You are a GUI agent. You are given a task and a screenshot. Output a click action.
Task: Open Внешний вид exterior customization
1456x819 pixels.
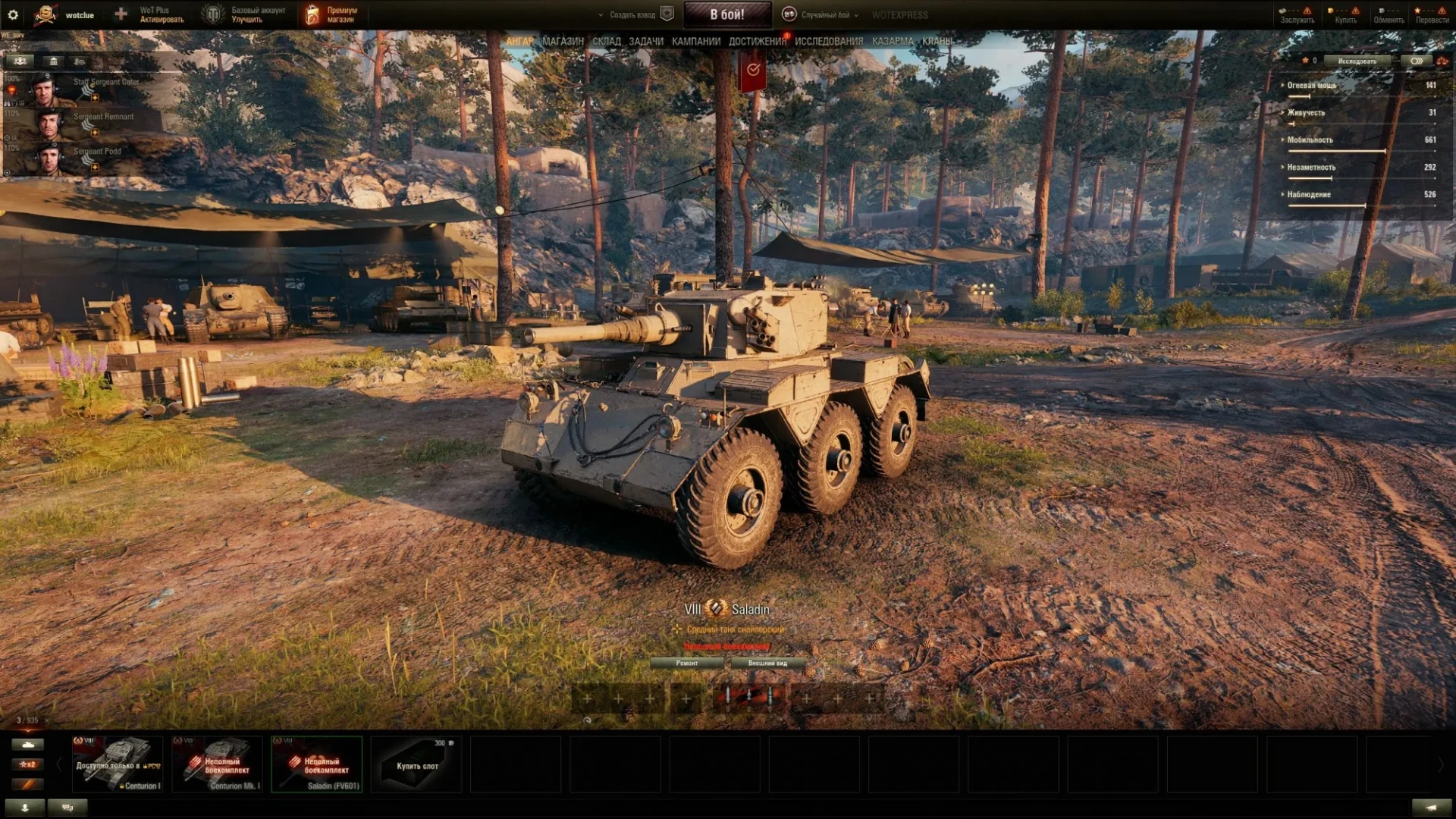click(767, 663)
